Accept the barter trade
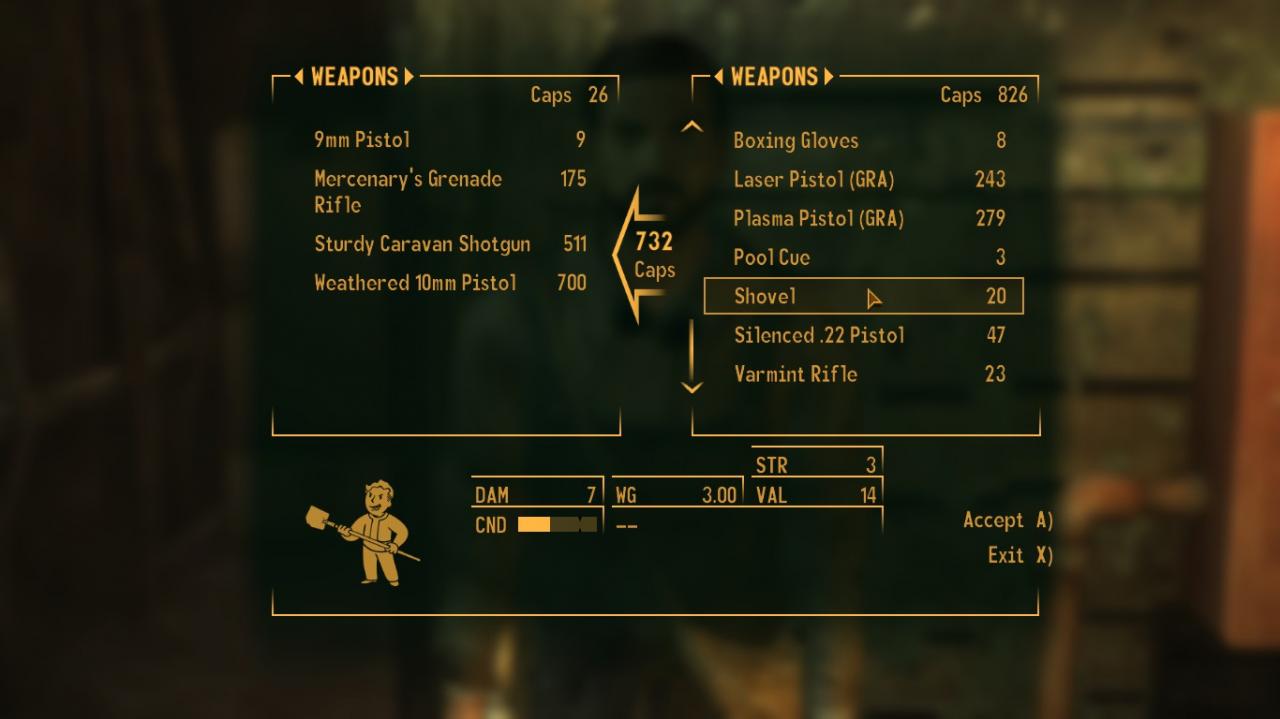 pyautogui.click(x=1007, y=520)
